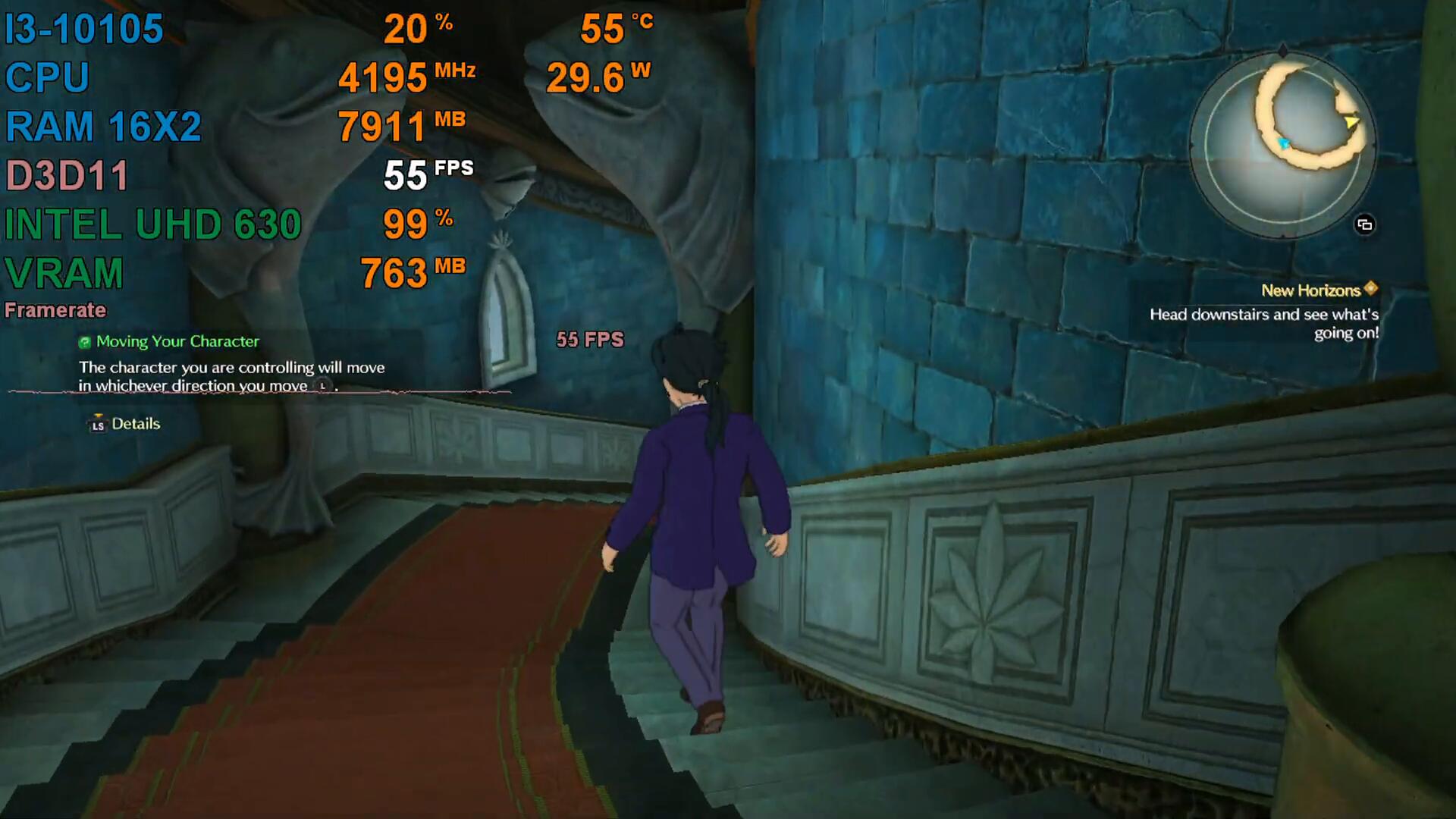Screen dimensions: 1456x819
Task: Click the minimap view toggle icon
Action: pos(1364,224)
